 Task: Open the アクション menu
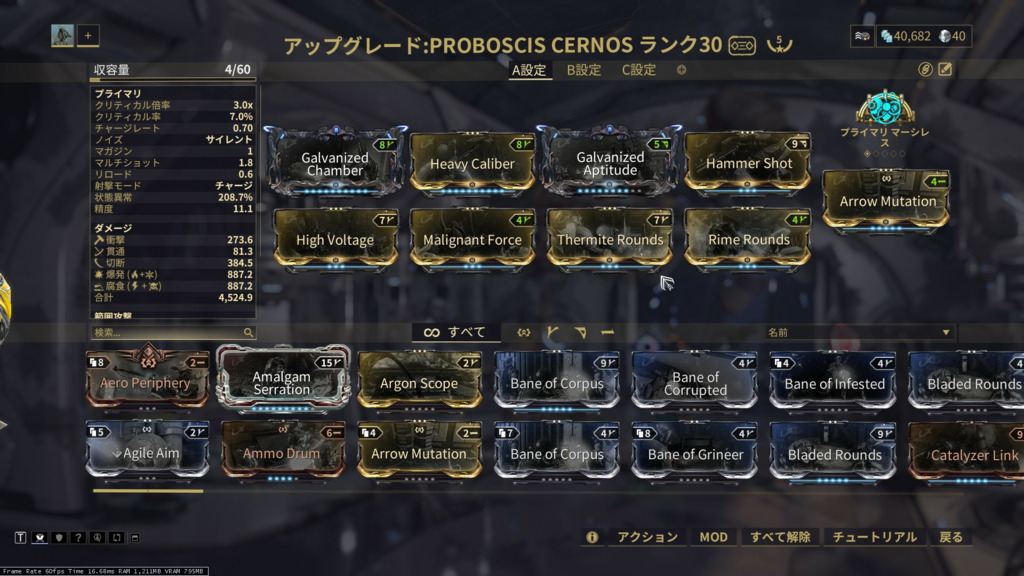(647, 537)
